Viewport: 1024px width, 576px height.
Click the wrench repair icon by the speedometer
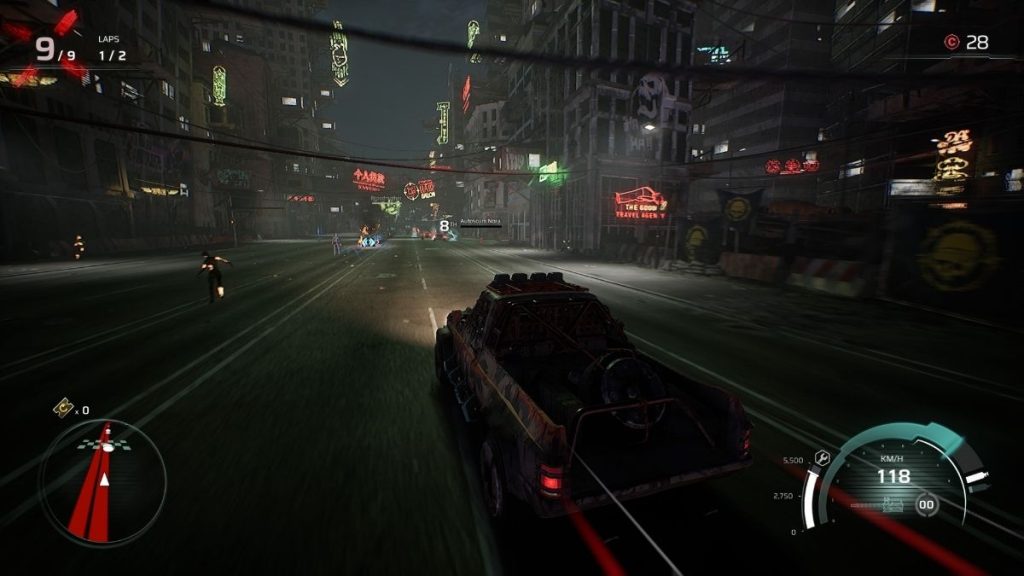(822, 457)
